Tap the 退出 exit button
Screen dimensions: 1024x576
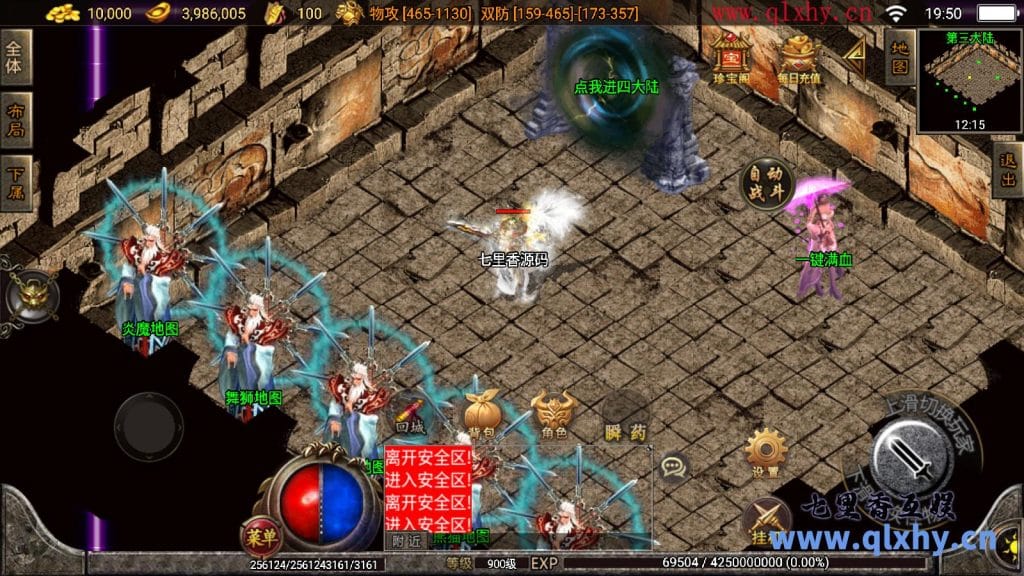pos(1008,171)
